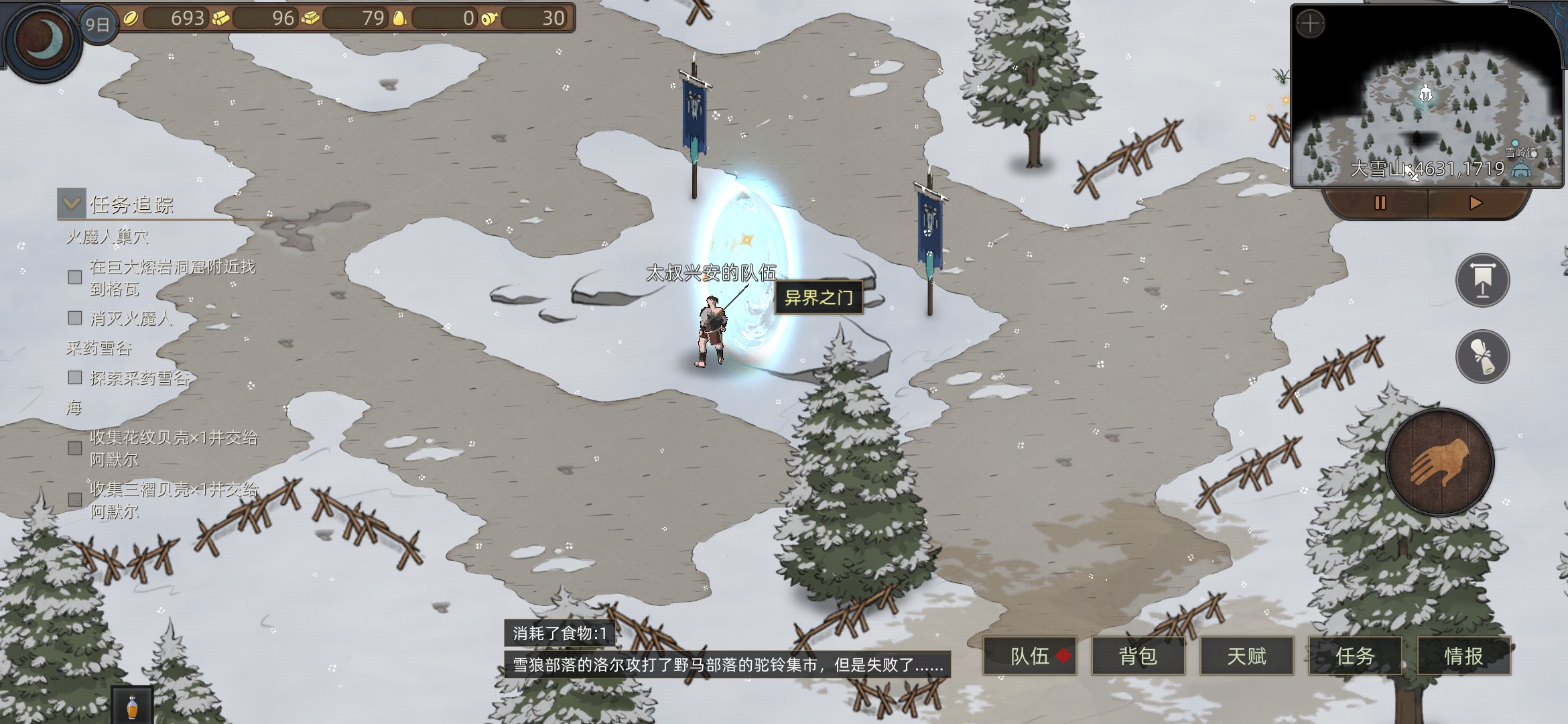Open the 情报 intelligence panel
Screen dimensions: 1568x724
(1463, 656)
